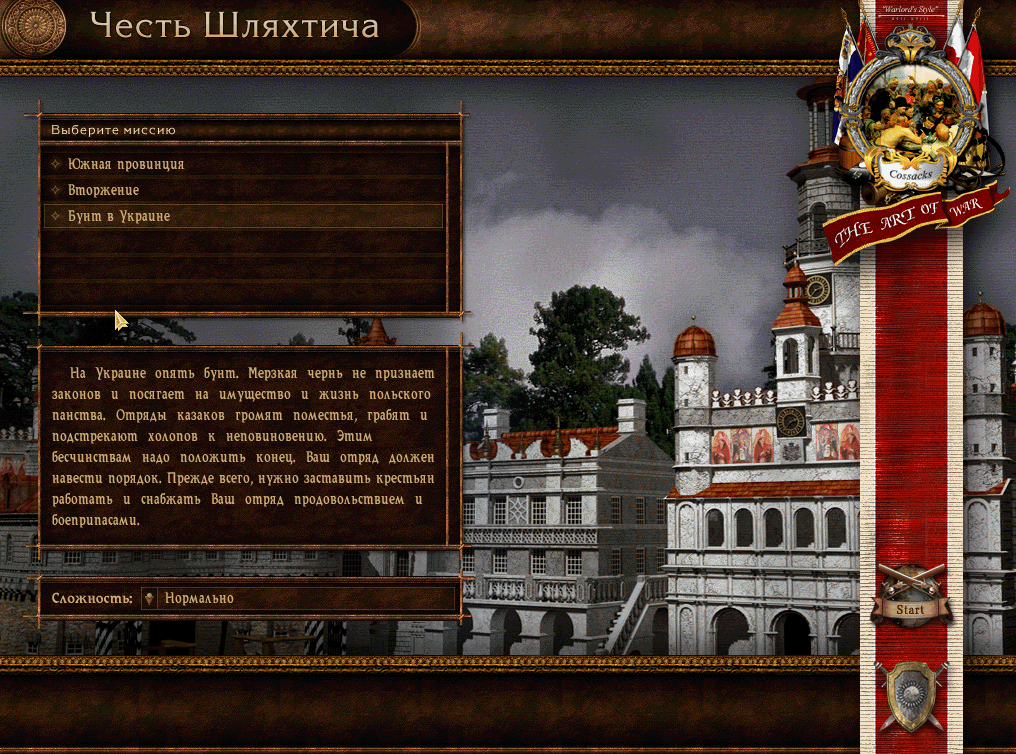Click the shield and swords back button
The width and height of the screenshot is (1016, 754).
[x=910, y=695]
